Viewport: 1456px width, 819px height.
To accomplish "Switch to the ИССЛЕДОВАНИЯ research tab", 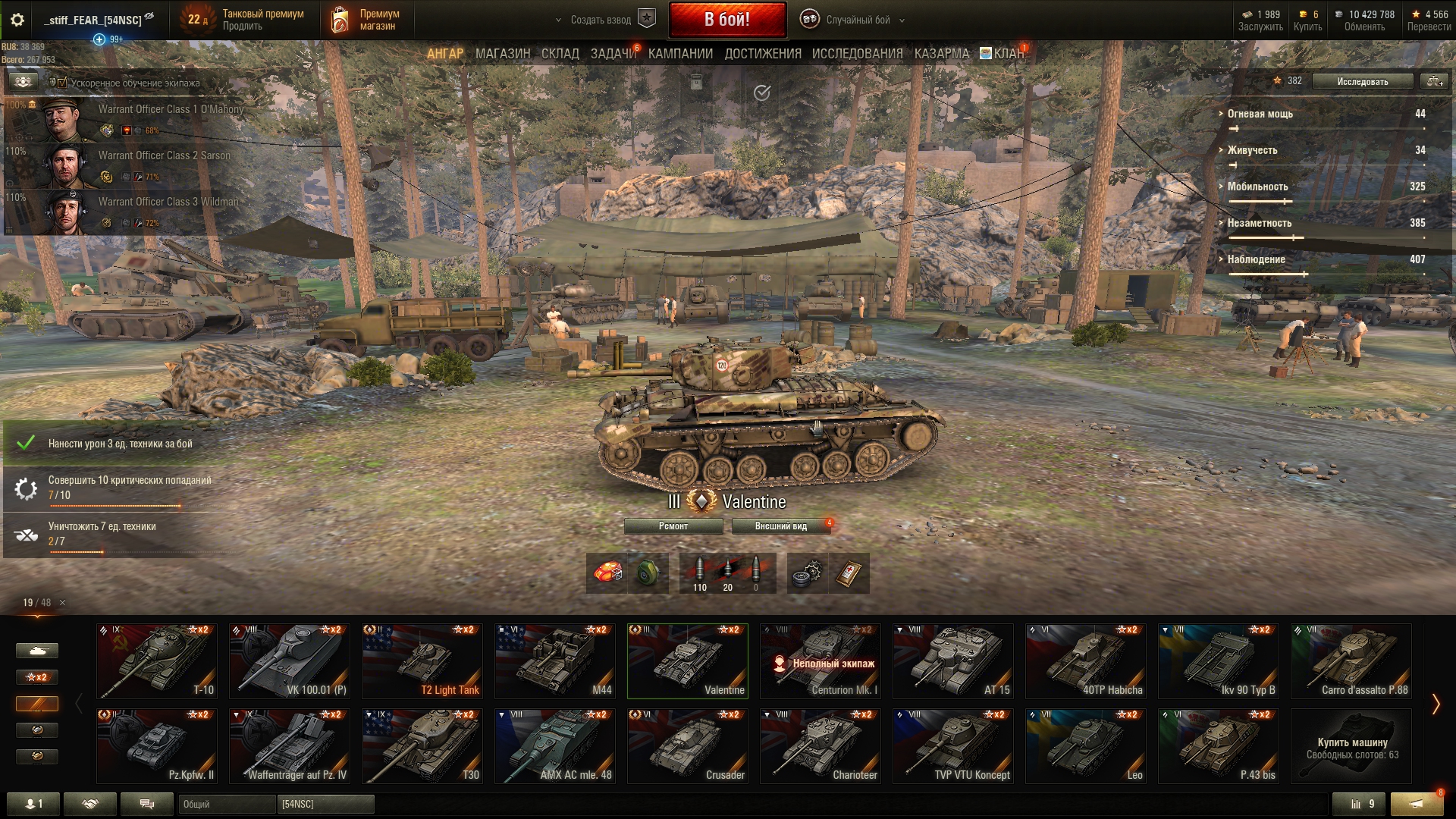I will pos(857,54).
